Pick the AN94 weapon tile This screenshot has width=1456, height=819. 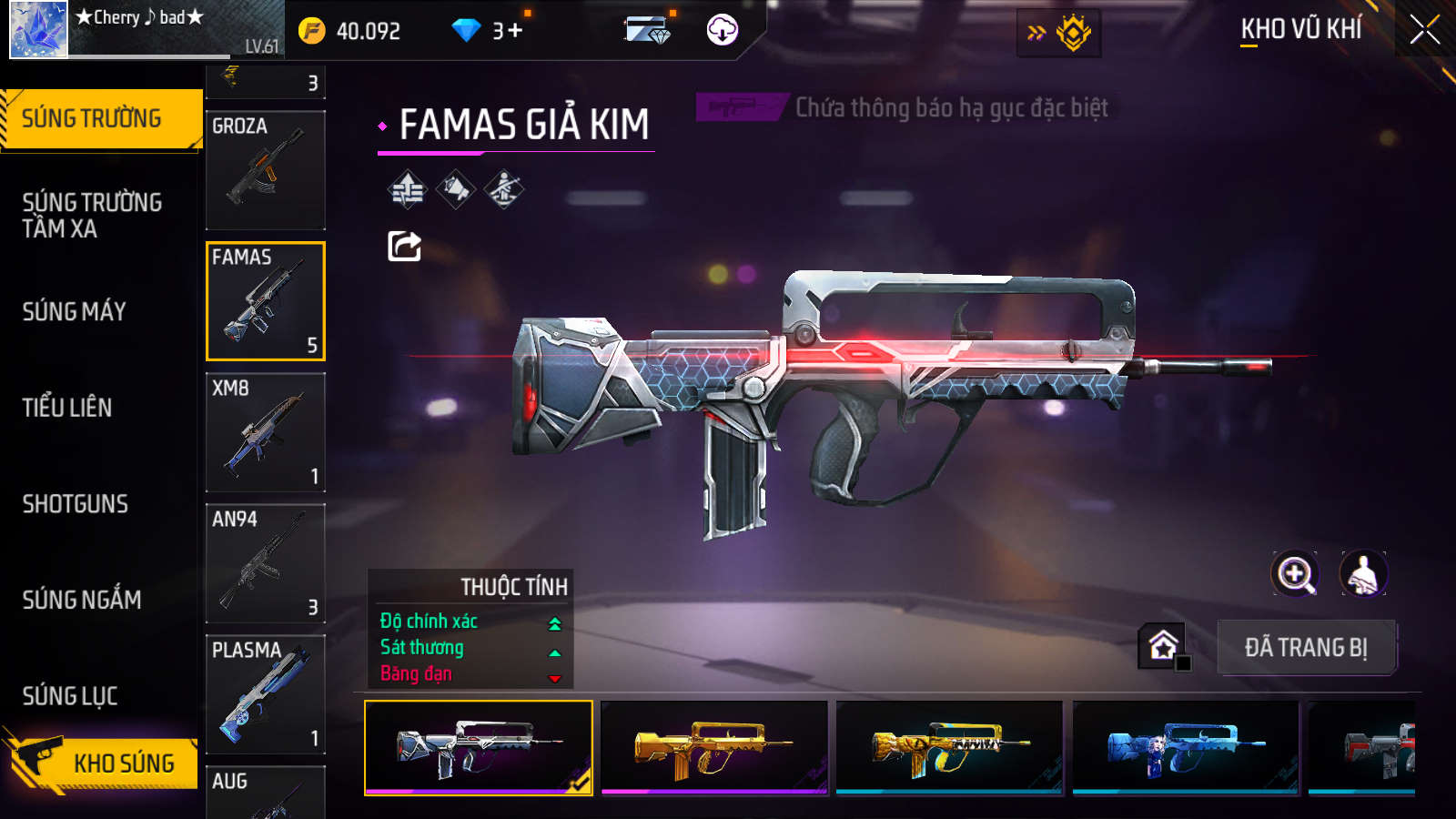(266, 563)
